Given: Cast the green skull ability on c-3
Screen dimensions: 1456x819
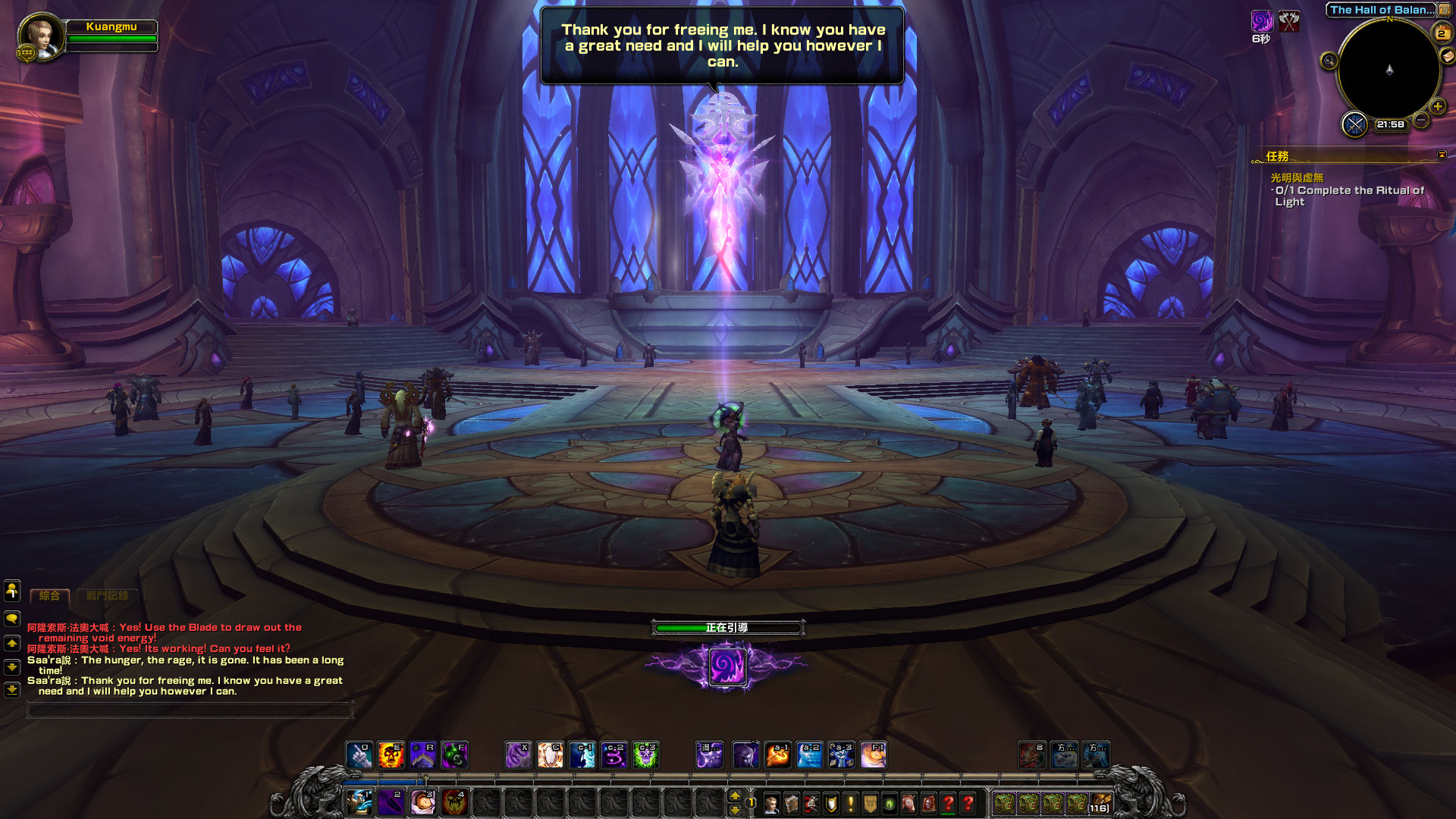Looking at the screenshot, I should 645,755.
